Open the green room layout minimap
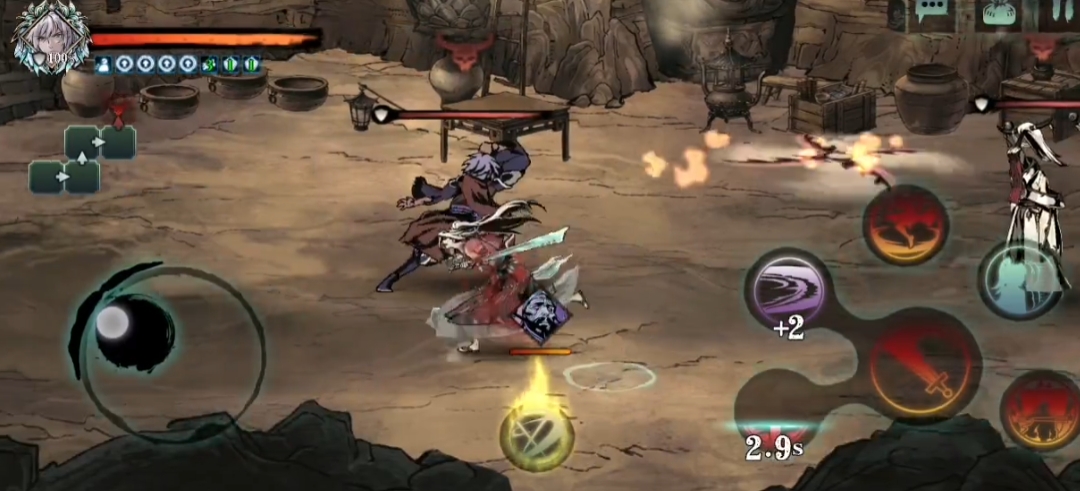The height and width of the screenshot is (491, 1080). 83,158
